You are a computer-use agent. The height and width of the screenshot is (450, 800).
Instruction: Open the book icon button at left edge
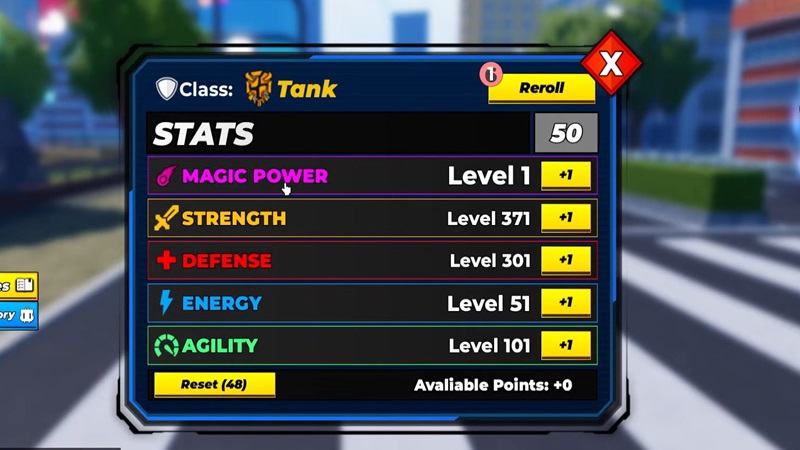tap(22, 286)
